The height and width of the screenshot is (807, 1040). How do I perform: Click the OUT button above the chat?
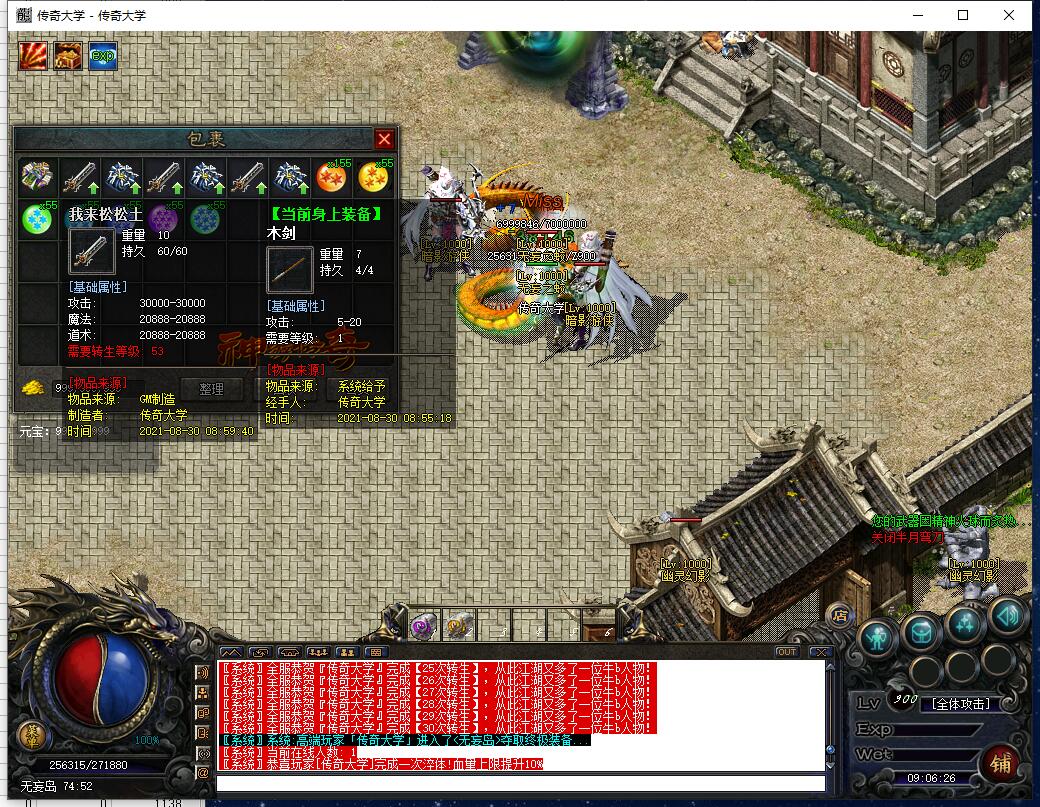pyautogui.click(x=787, y=652)
